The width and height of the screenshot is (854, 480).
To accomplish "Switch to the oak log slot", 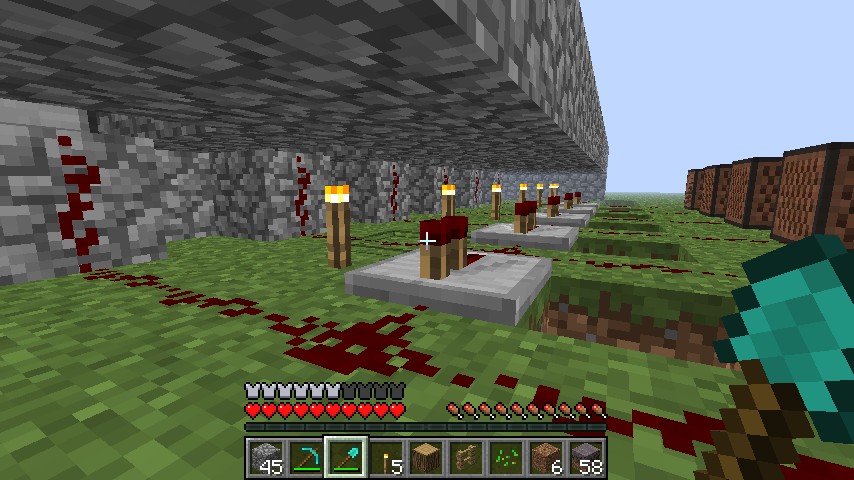I will point(426,458).
